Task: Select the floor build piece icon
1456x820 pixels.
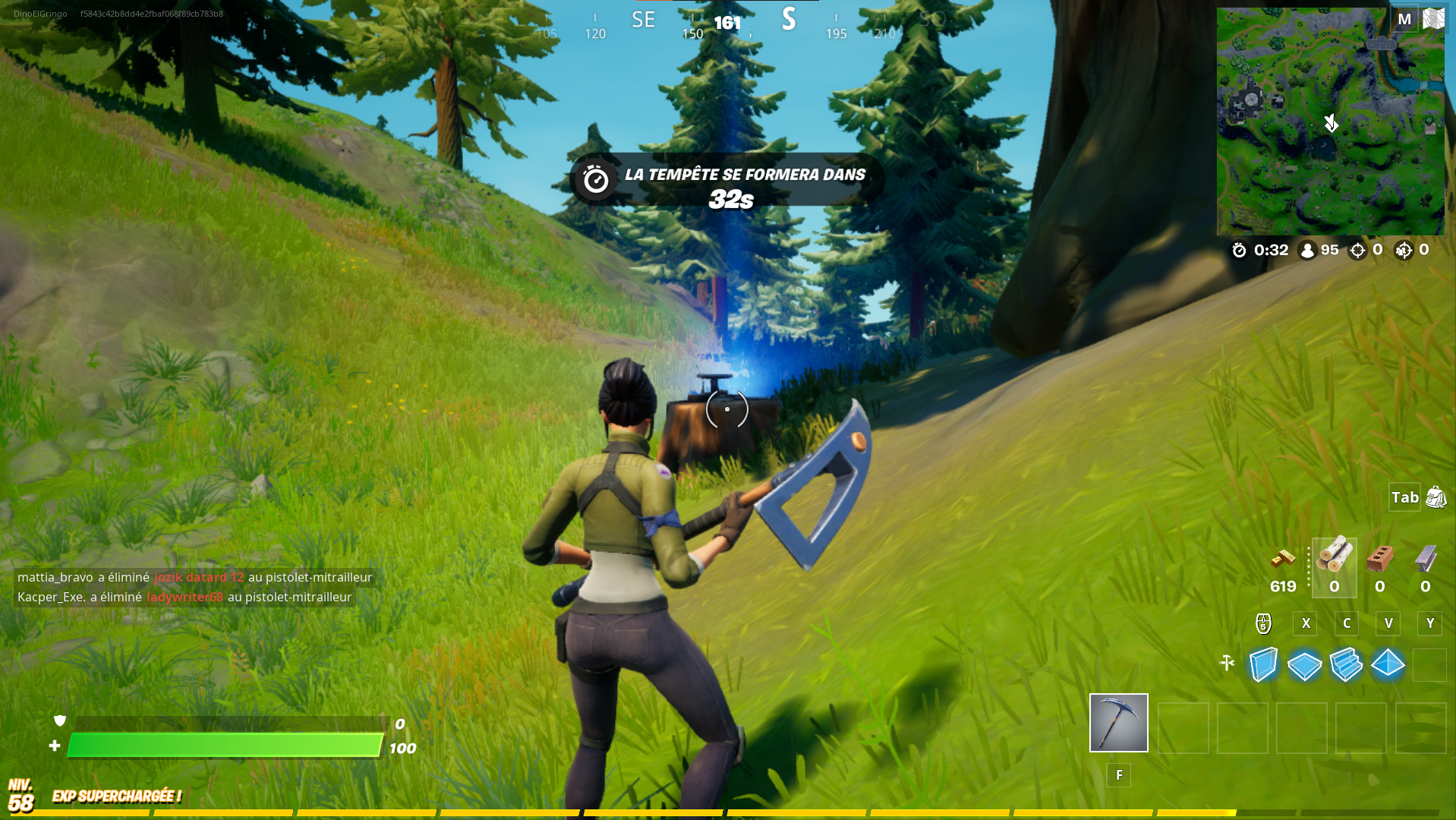Action: (x=1304, y=665)
